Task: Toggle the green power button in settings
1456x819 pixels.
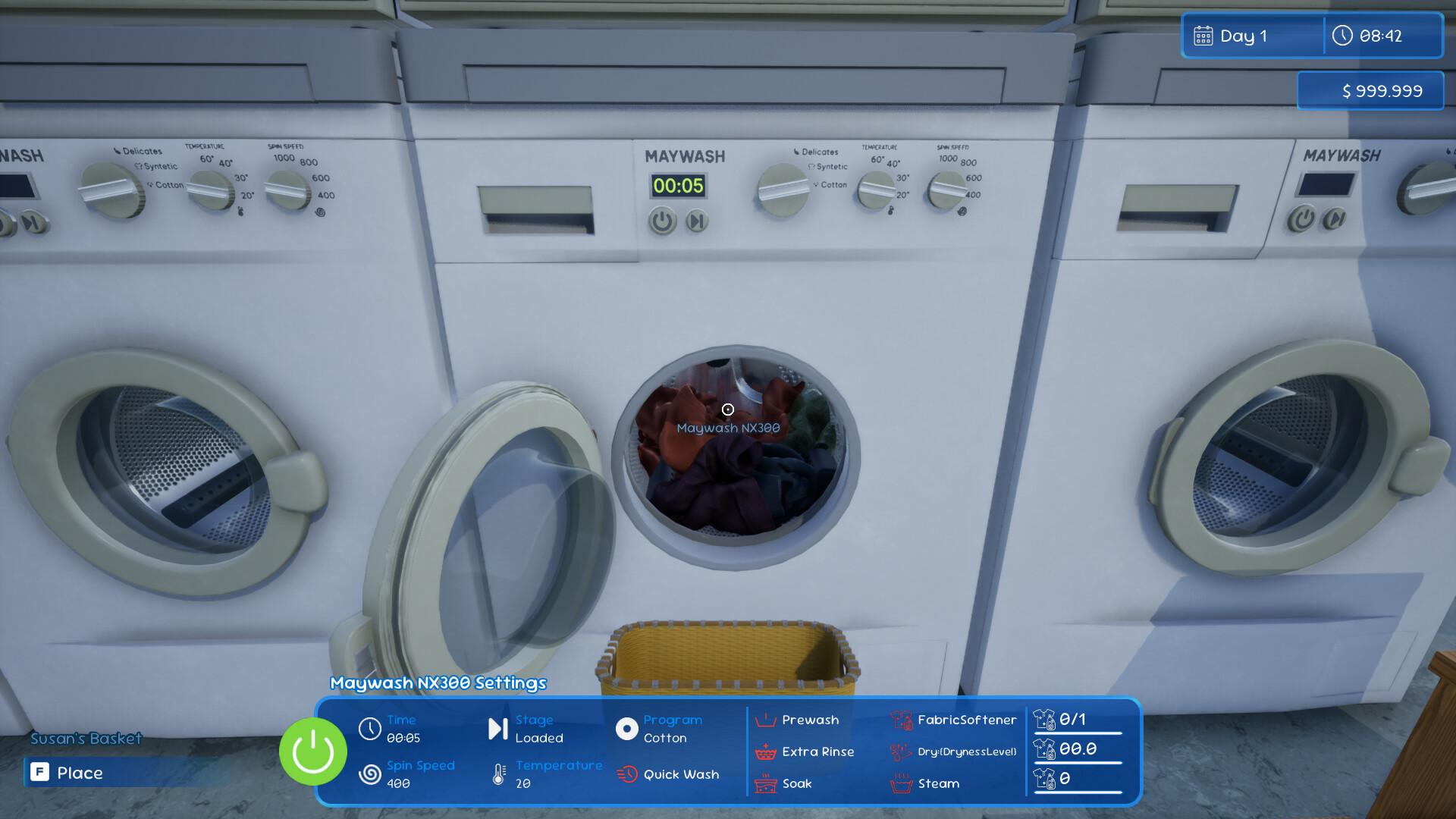Action: [312, 751]
